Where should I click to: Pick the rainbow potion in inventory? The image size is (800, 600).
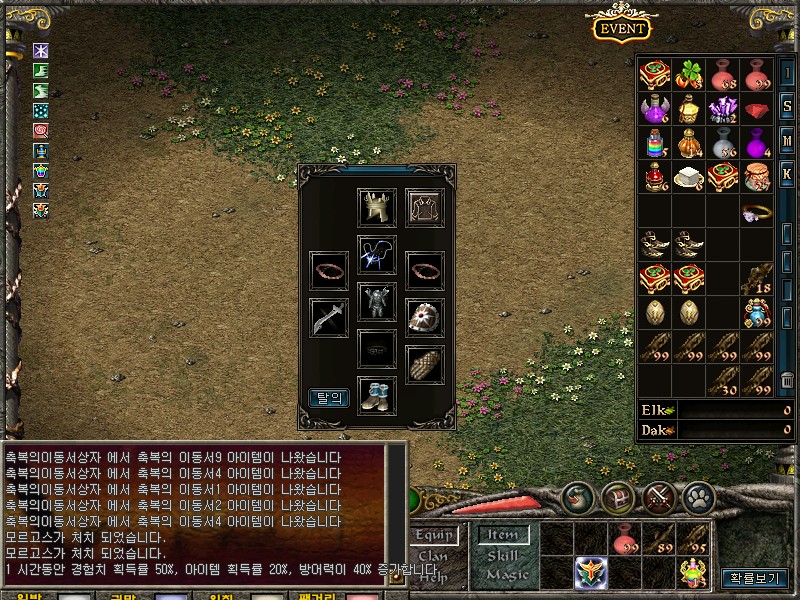click(x=654, y=142)
